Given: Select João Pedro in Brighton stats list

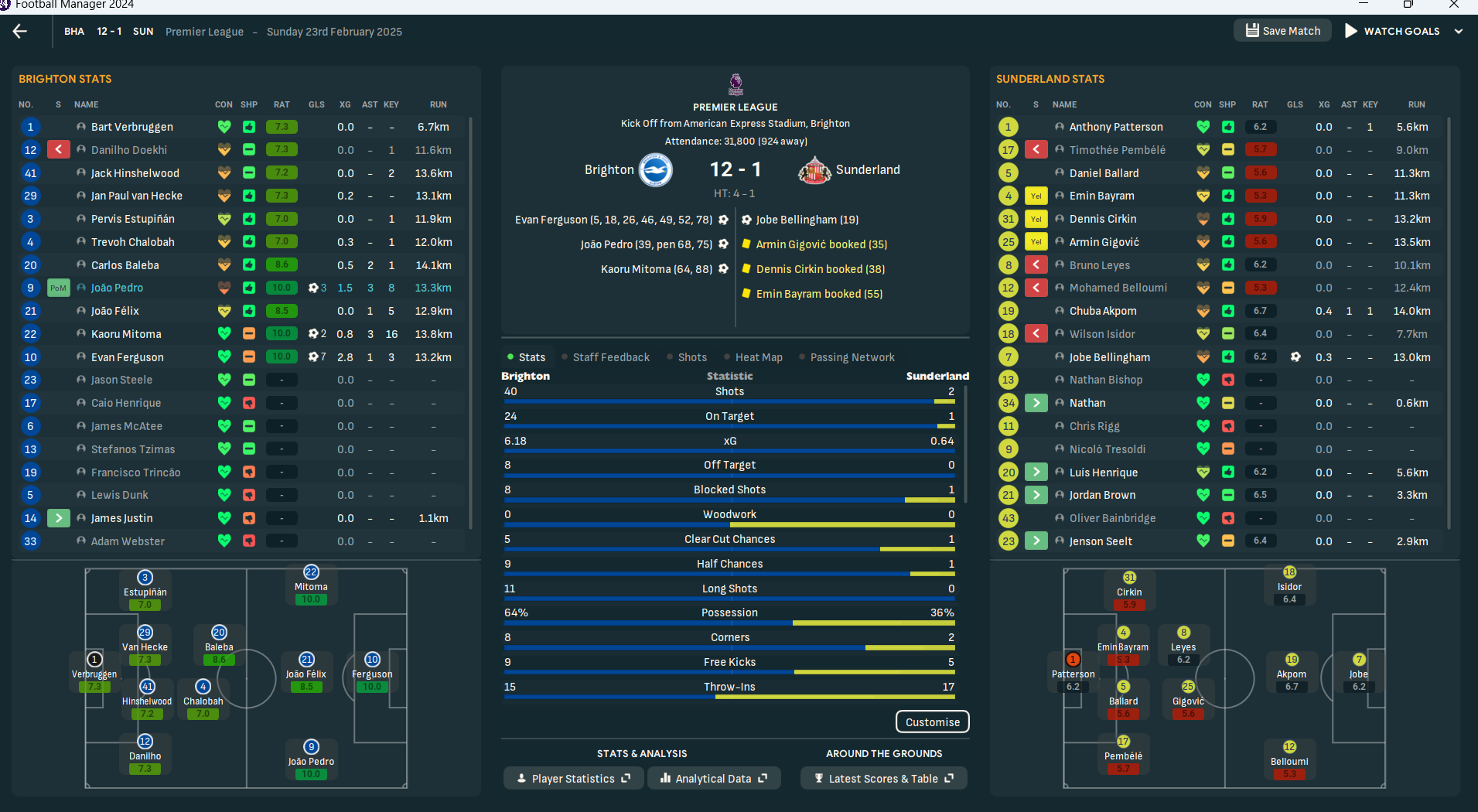Looking at the screenshot, I should [117, 288].
